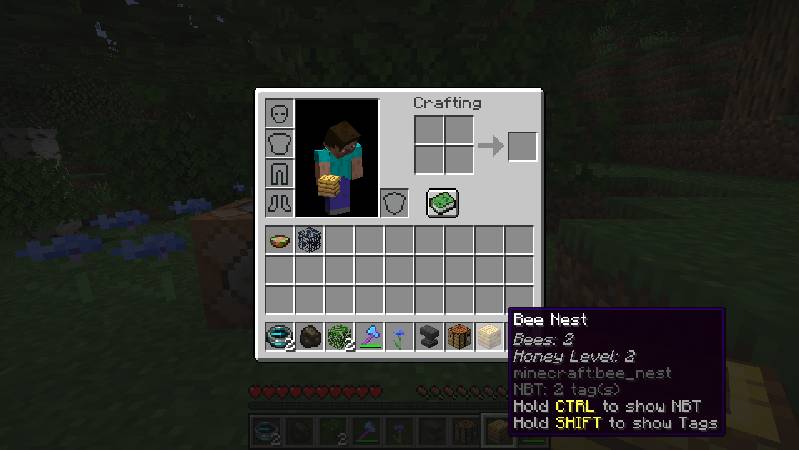Click the boots armor slot
The width and height of the screenshot is (799, 450).
279,203
